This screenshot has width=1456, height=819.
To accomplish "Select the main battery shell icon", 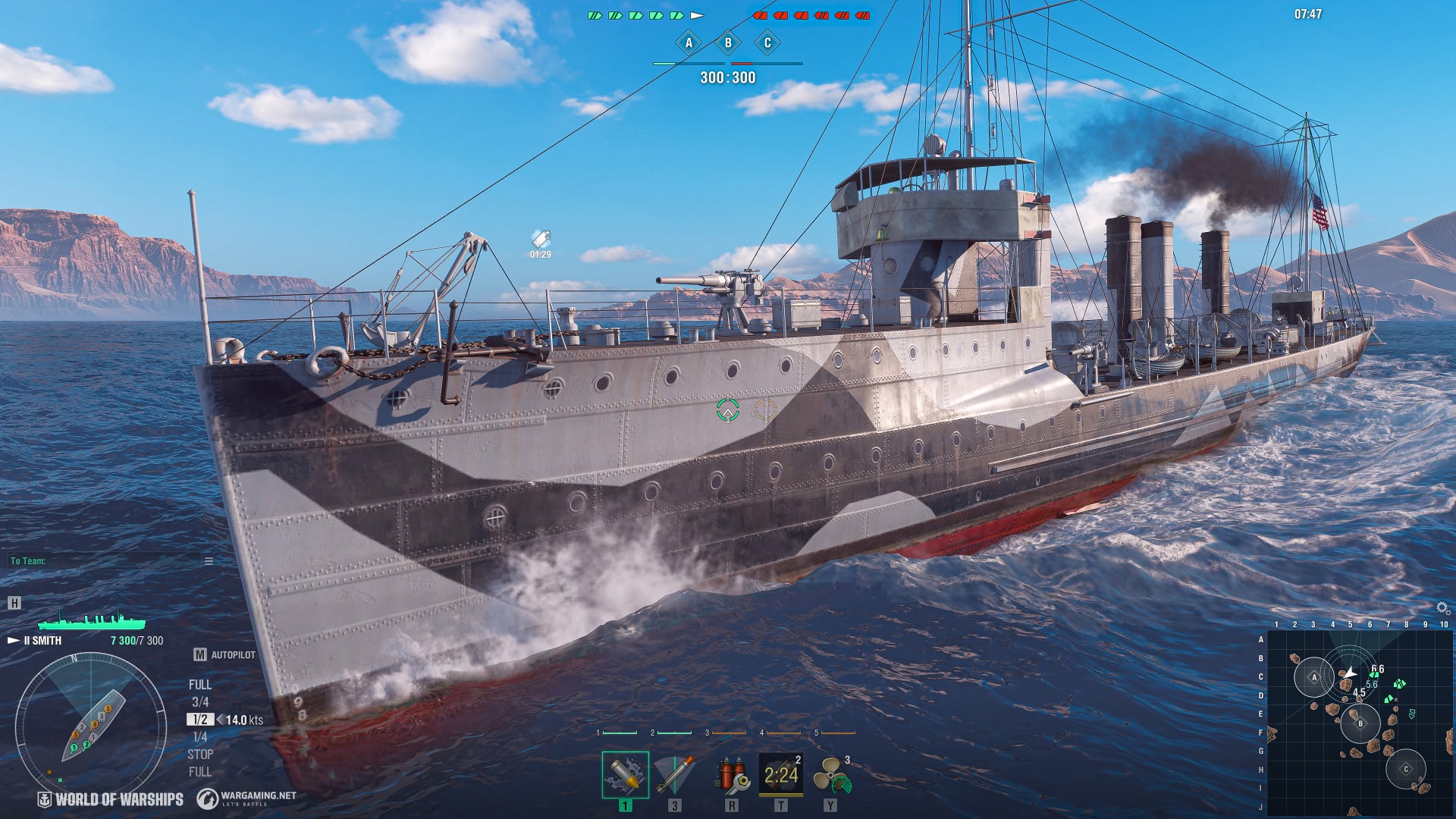I will click(x=625, y=774).
